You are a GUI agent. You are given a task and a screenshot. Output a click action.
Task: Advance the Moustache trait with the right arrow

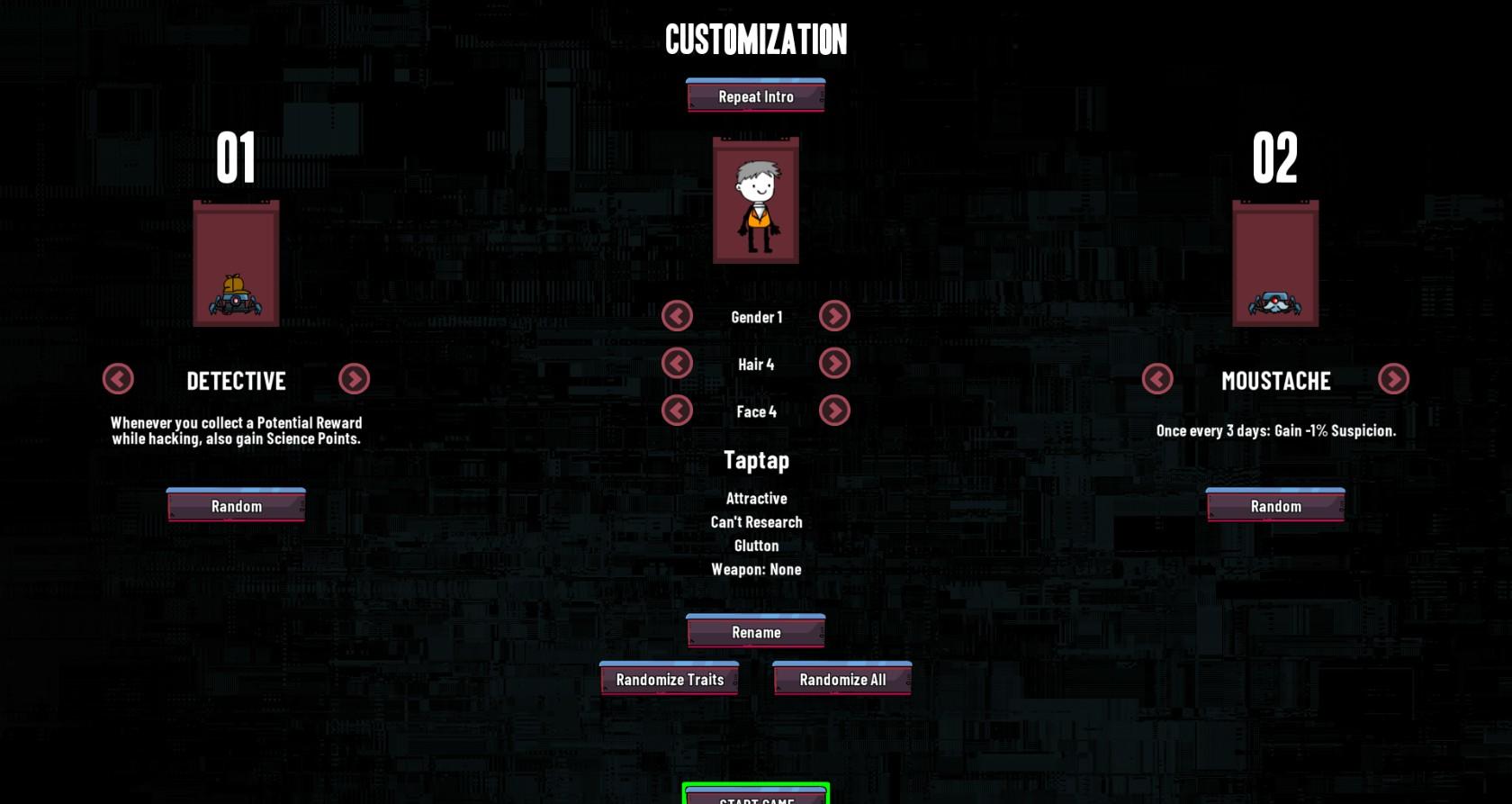(x=1392, y=380)
